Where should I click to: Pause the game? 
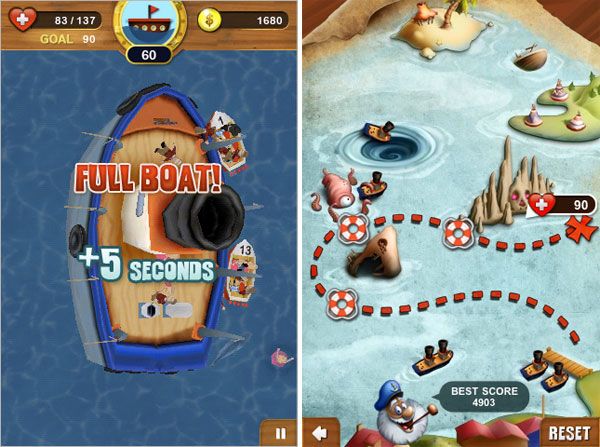coord(278,433)
